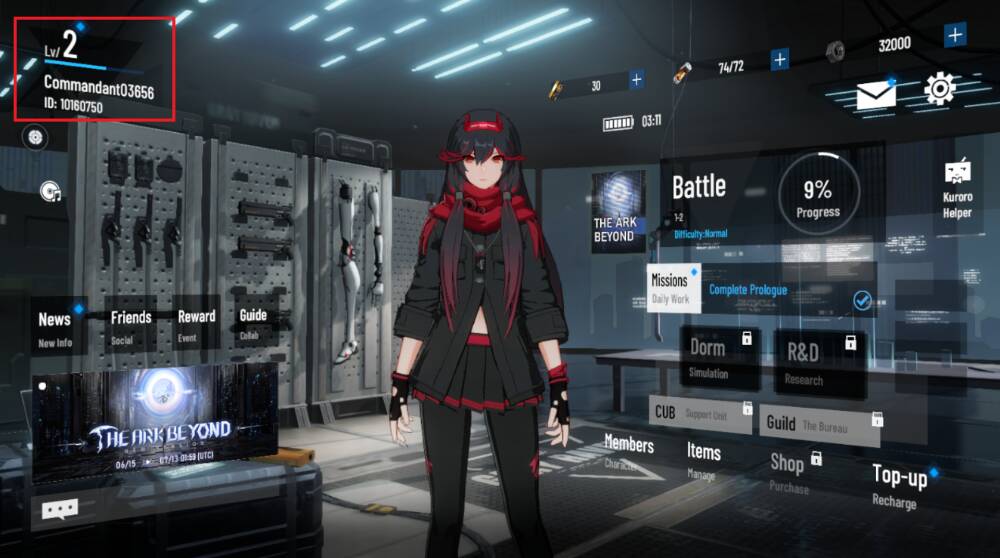This screenshot has width=1000, height=558.
Task: Open the News menu
Action: point(55,326)
